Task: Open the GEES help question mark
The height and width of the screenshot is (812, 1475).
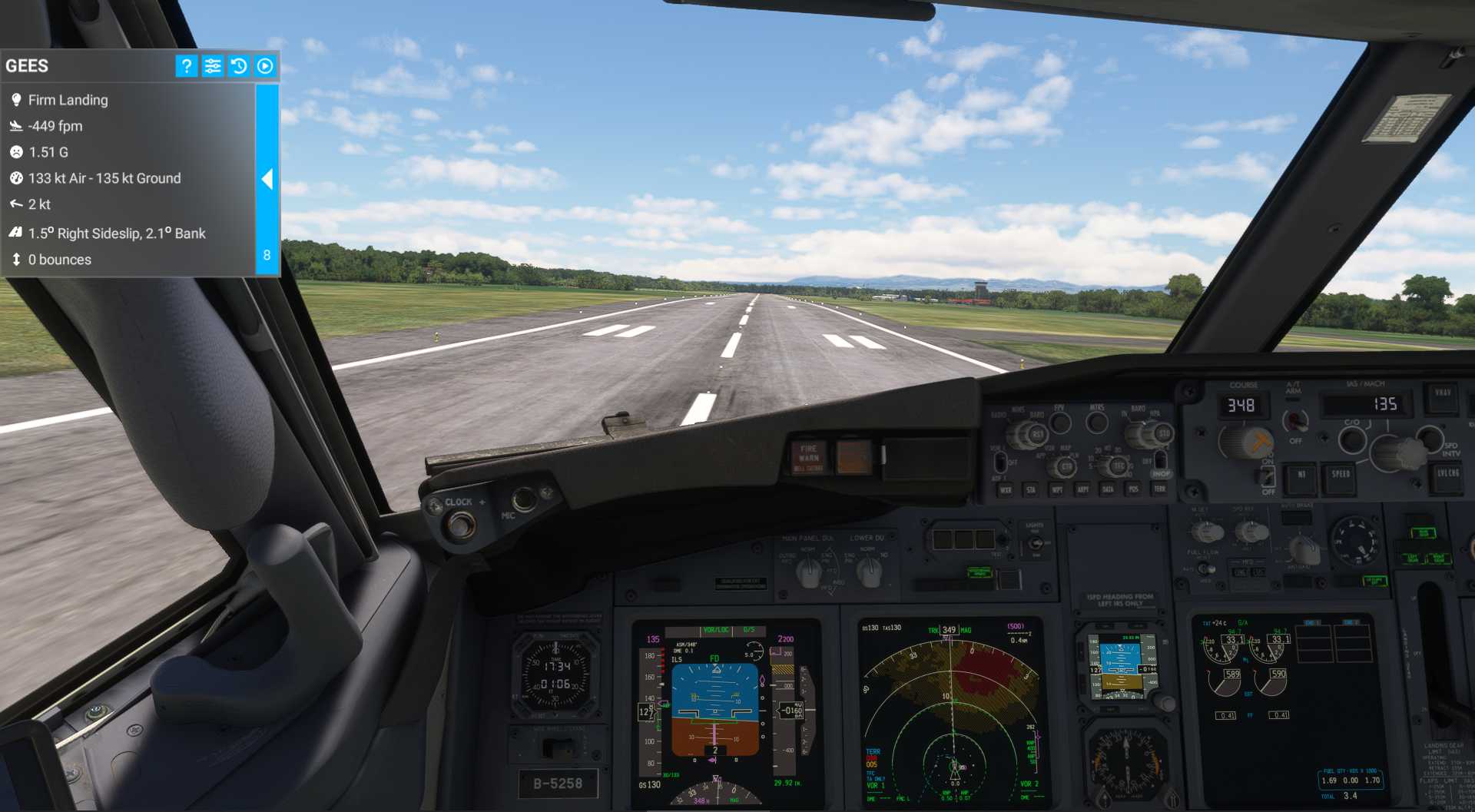Action: (x=186, y=66)
